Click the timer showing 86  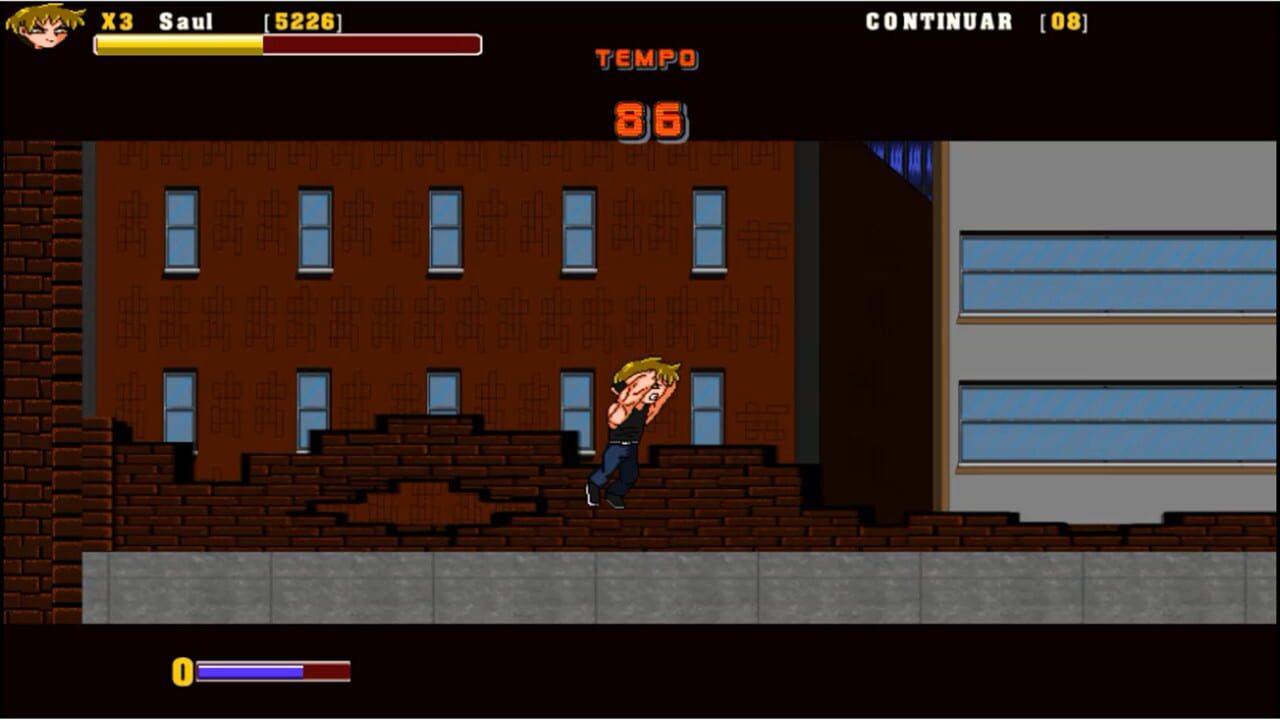pos(649,118)
